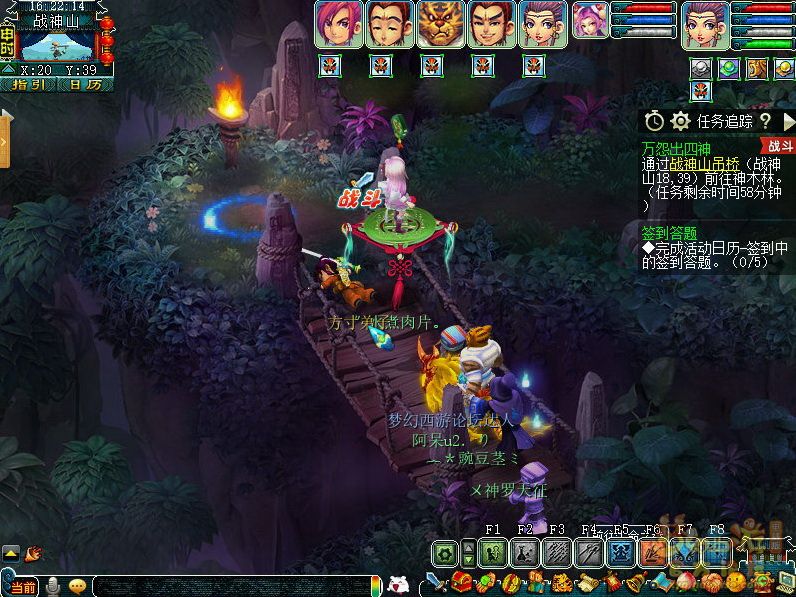
Task: Open the 指引 guide button
Action: pyautogui.click(x=27, y=85)
